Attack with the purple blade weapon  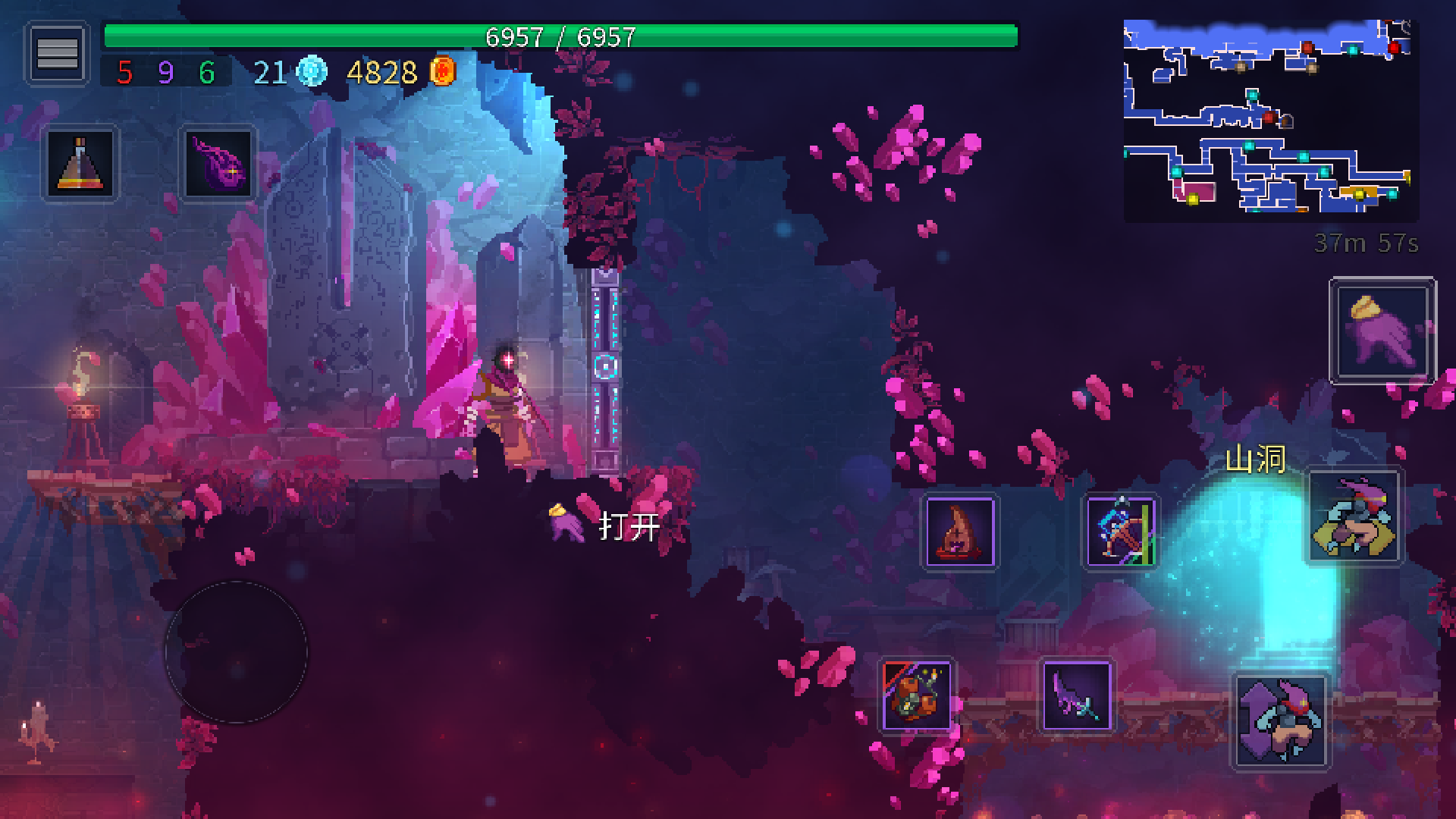tap(1076, 695)
